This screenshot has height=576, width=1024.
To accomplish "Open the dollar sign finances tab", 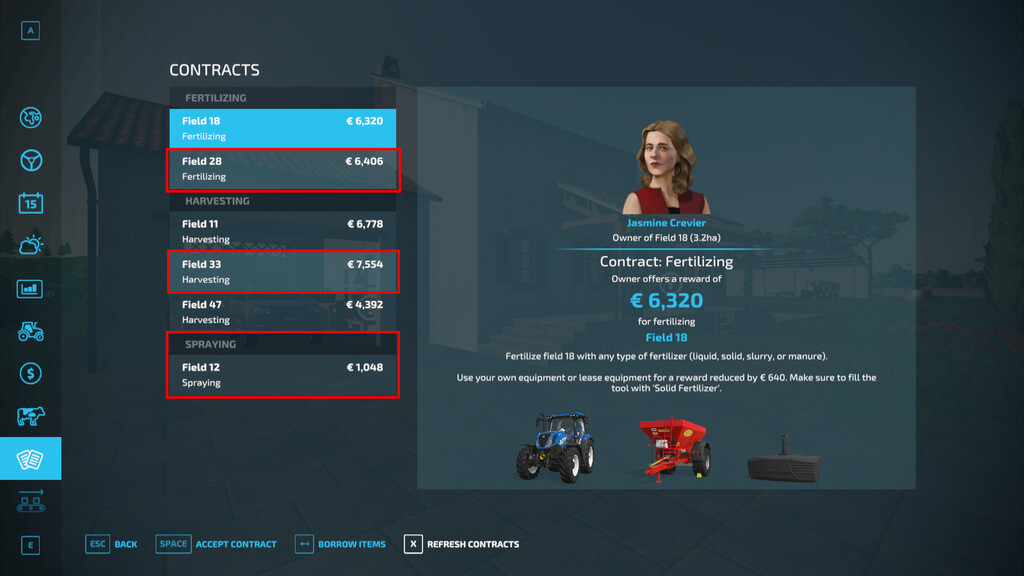I will [31, 373].
